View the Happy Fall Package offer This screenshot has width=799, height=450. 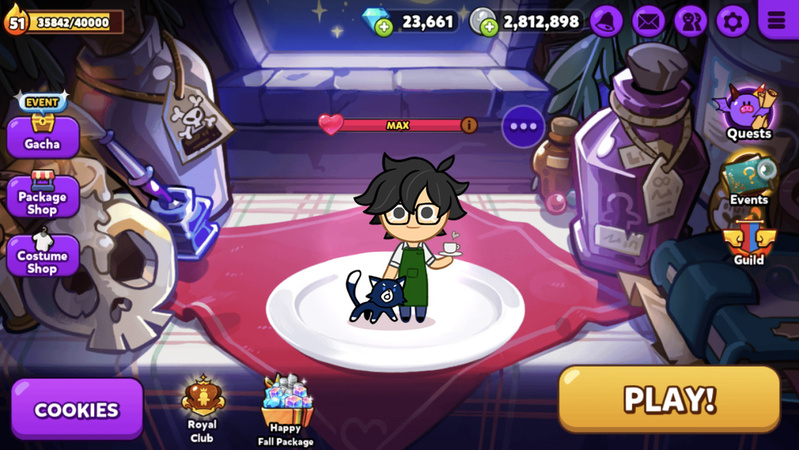286,408
